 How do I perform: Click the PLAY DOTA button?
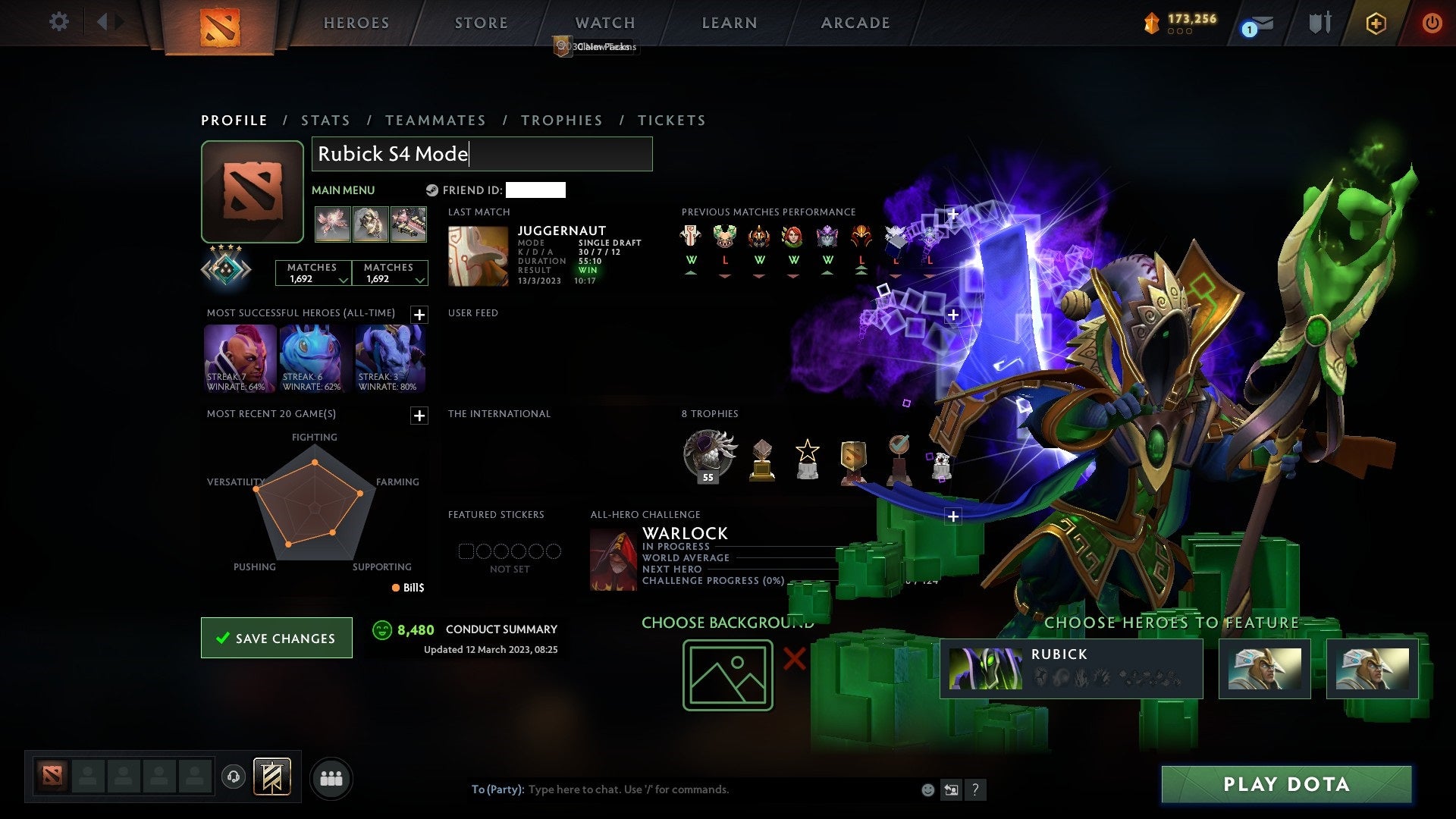[x=1285, y=784]
